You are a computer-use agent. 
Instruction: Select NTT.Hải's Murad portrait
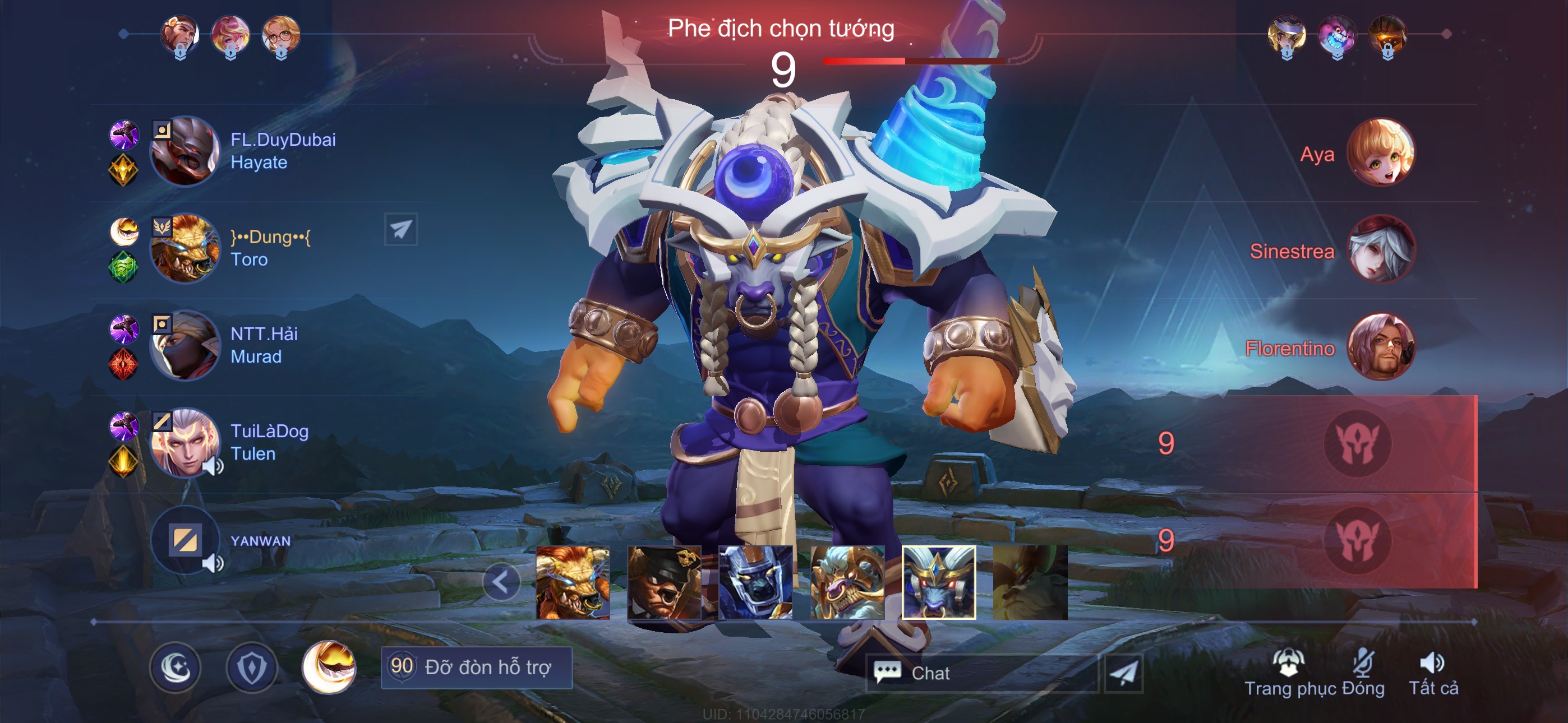pyautogui.click(x=185, y=345)
